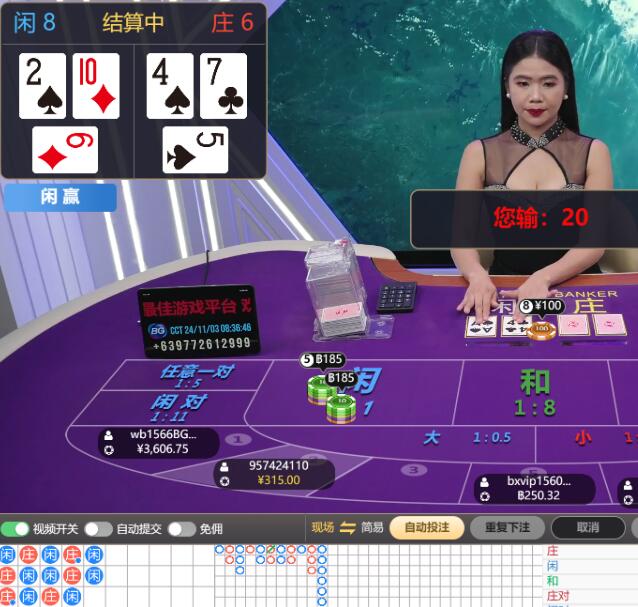Turn on the 免佣 no-commission toggle
This screenshot has height=607, width=638.
click(181, 529)
